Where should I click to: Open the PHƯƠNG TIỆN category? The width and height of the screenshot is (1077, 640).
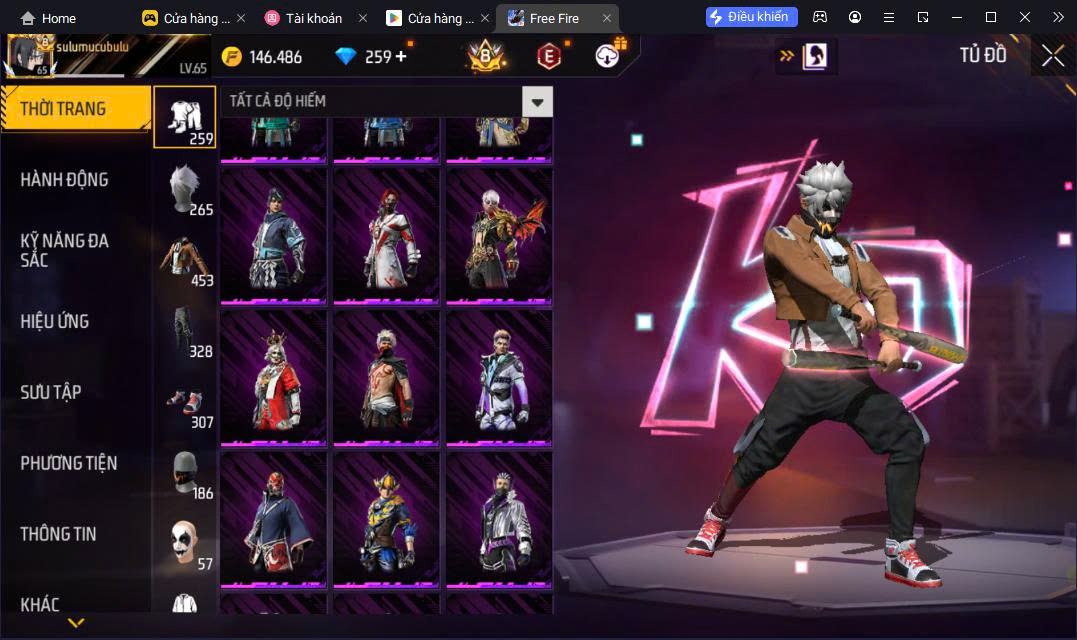[68, 463]
